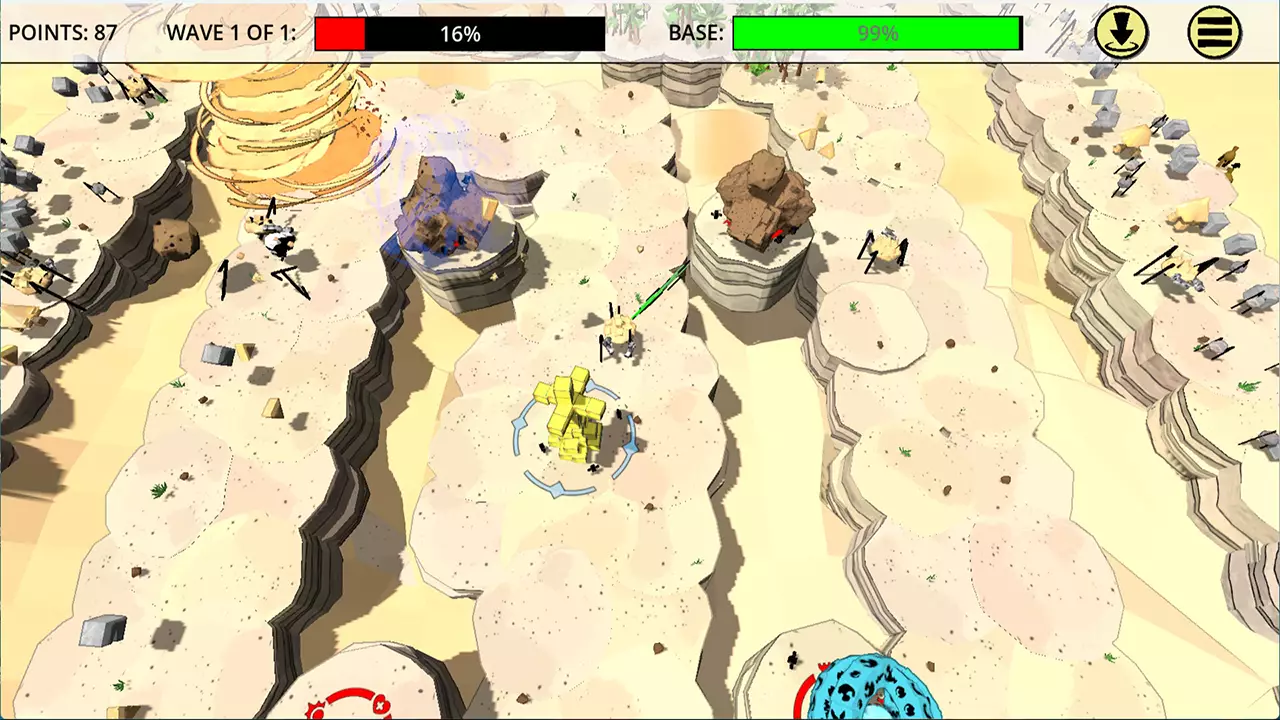Screen dimensions: 1280x720
Task: Expand wave details on the WAVE 1 OF 1 label
Action: tap(232, 31)
